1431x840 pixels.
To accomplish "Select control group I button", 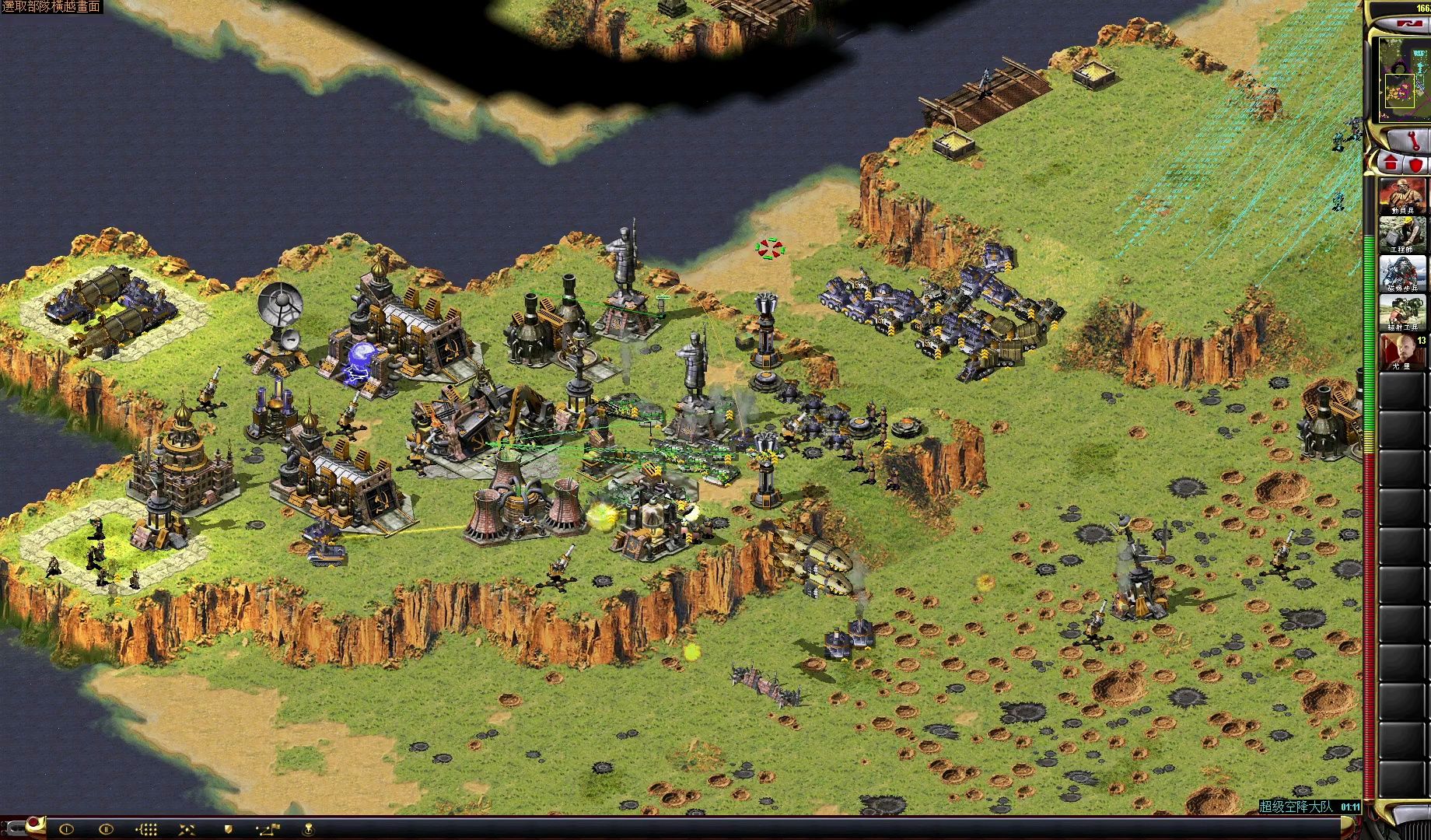I will click(66, 829).
